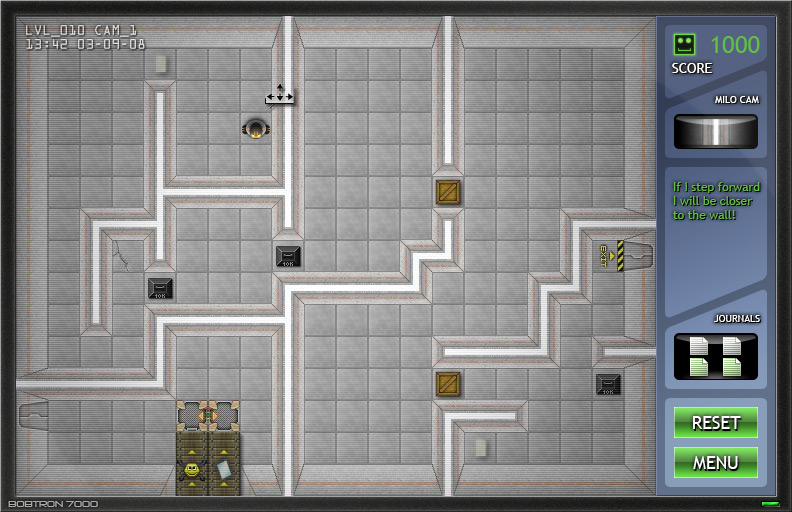The image size is (792, 512).
Task: View the Milo Cam display
Action: (715, 131)
